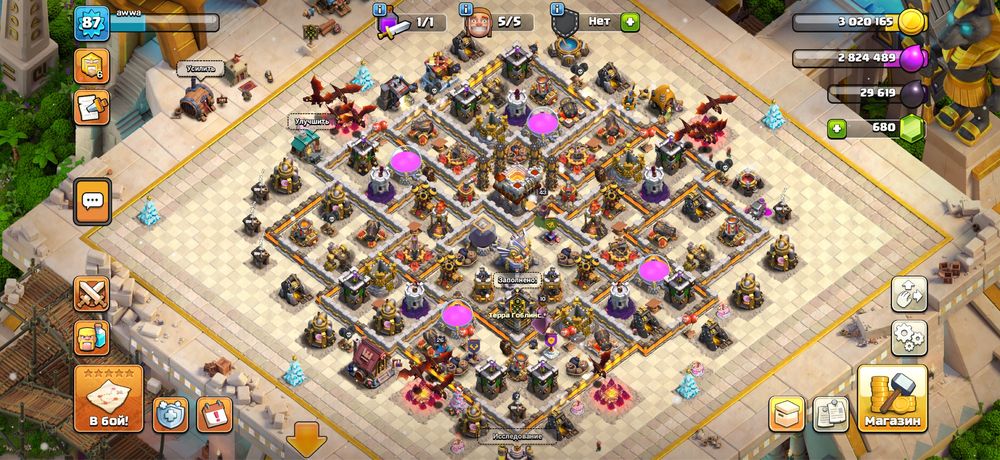Open the golden face badge button
1000x460 pixels.
point(92,66)
